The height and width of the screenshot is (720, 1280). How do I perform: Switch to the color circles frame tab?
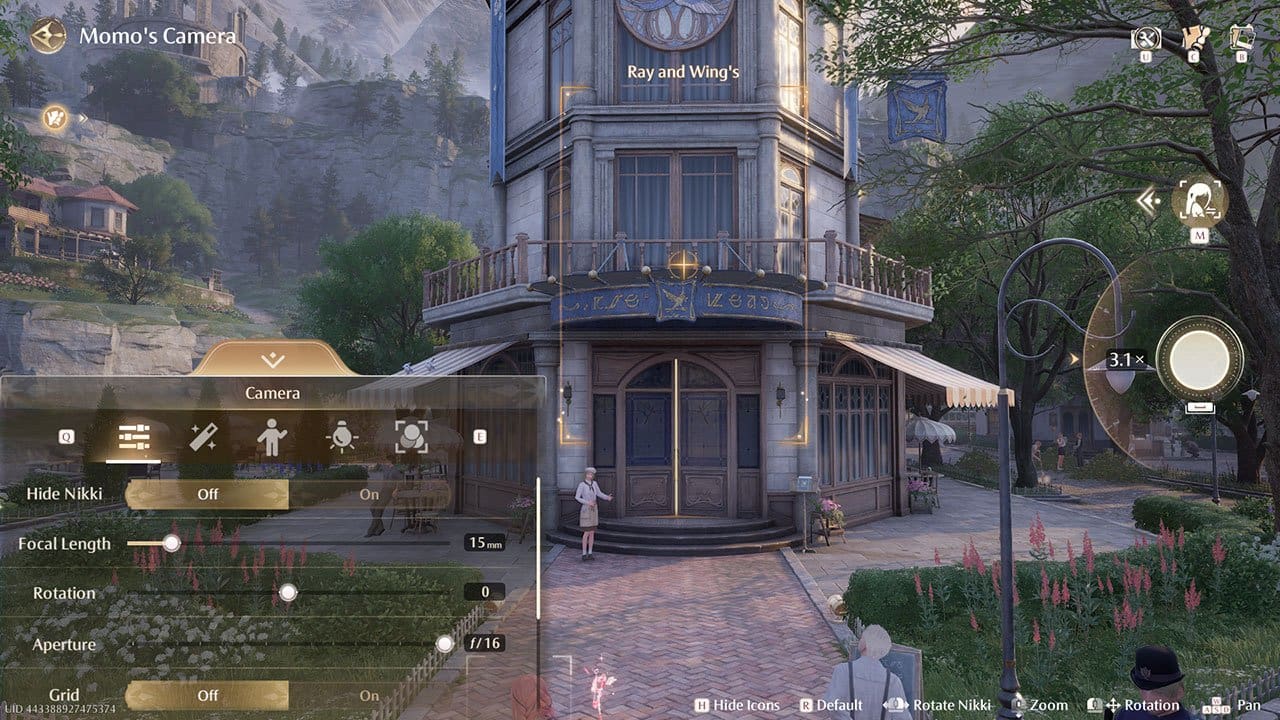tap(410, 437)
